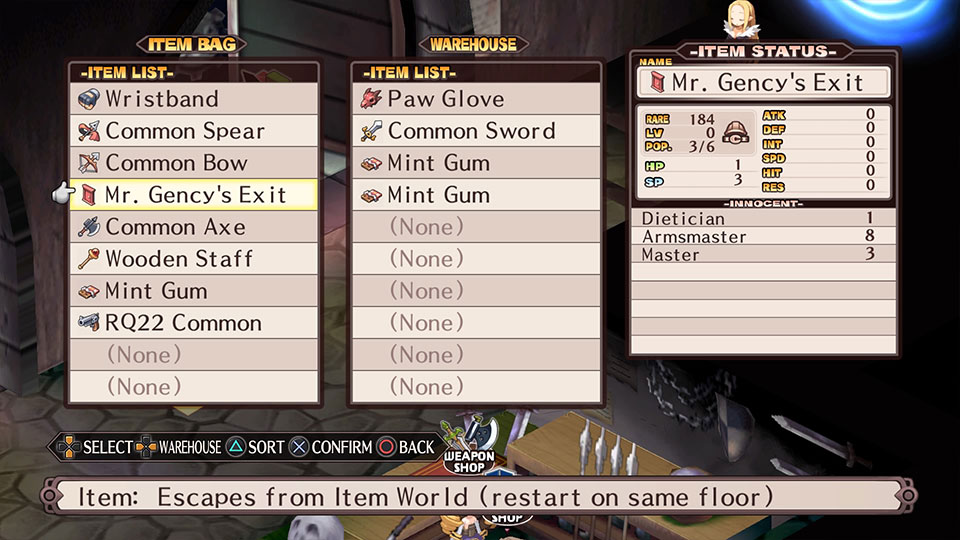Choose Common Spear in the item bag
Viewport: 960px width, 540px height.
(195, 131)
